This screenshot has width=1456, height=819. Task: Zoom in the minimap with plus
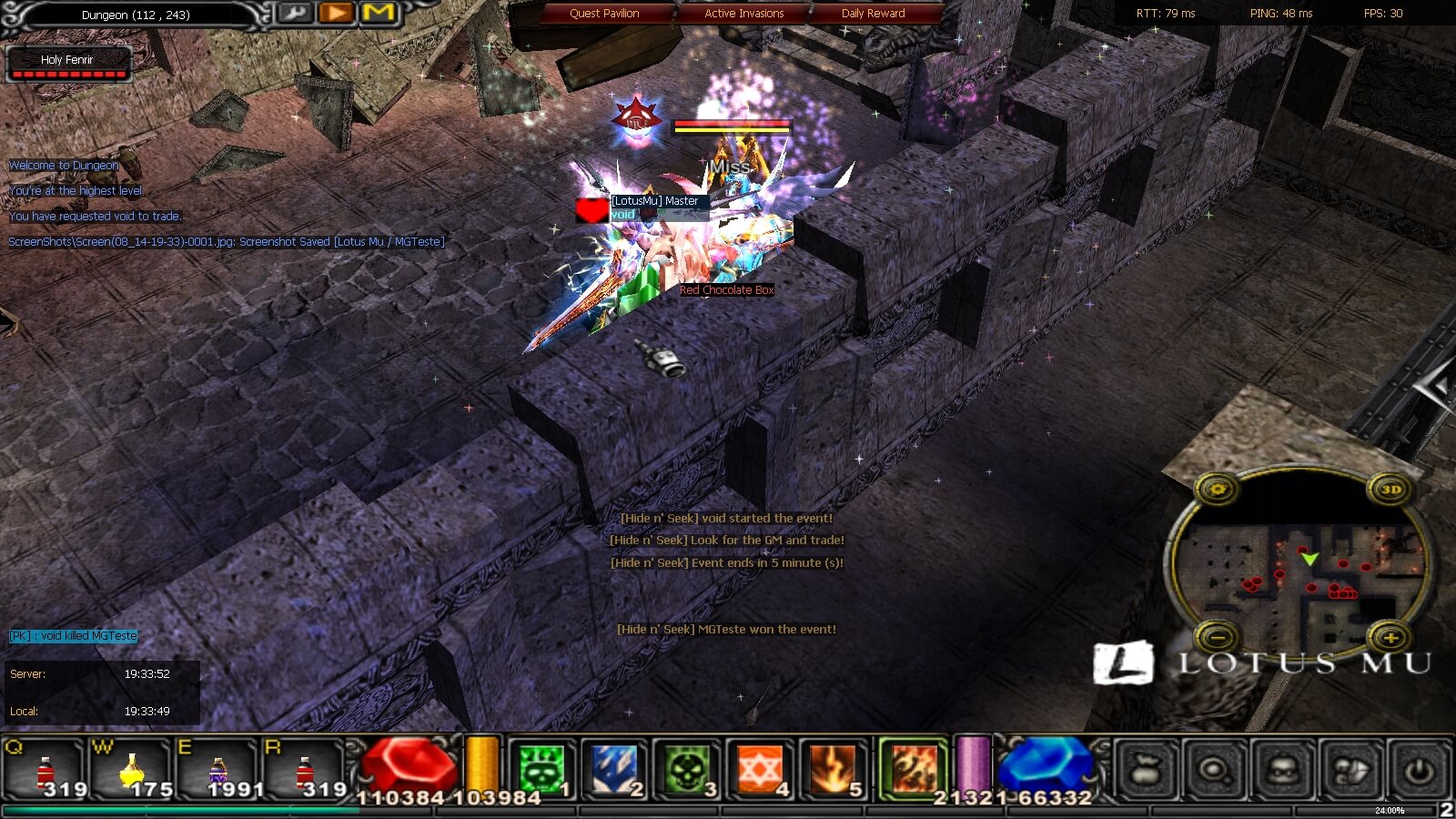(1390, 637)
